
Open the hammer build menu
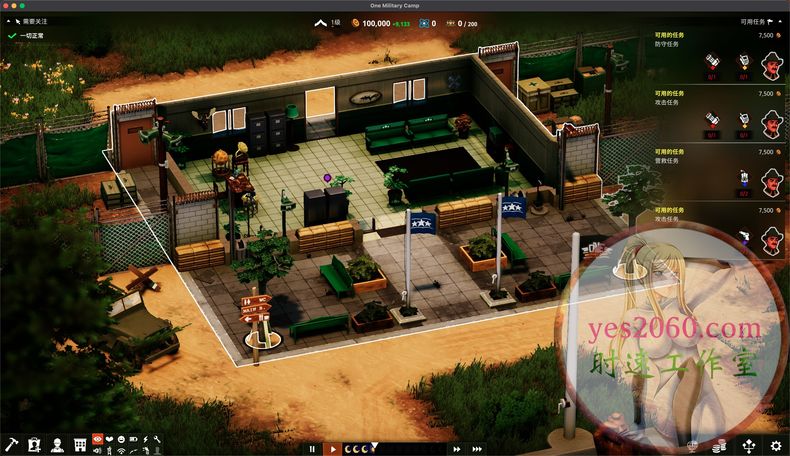(x=12, y=444)
